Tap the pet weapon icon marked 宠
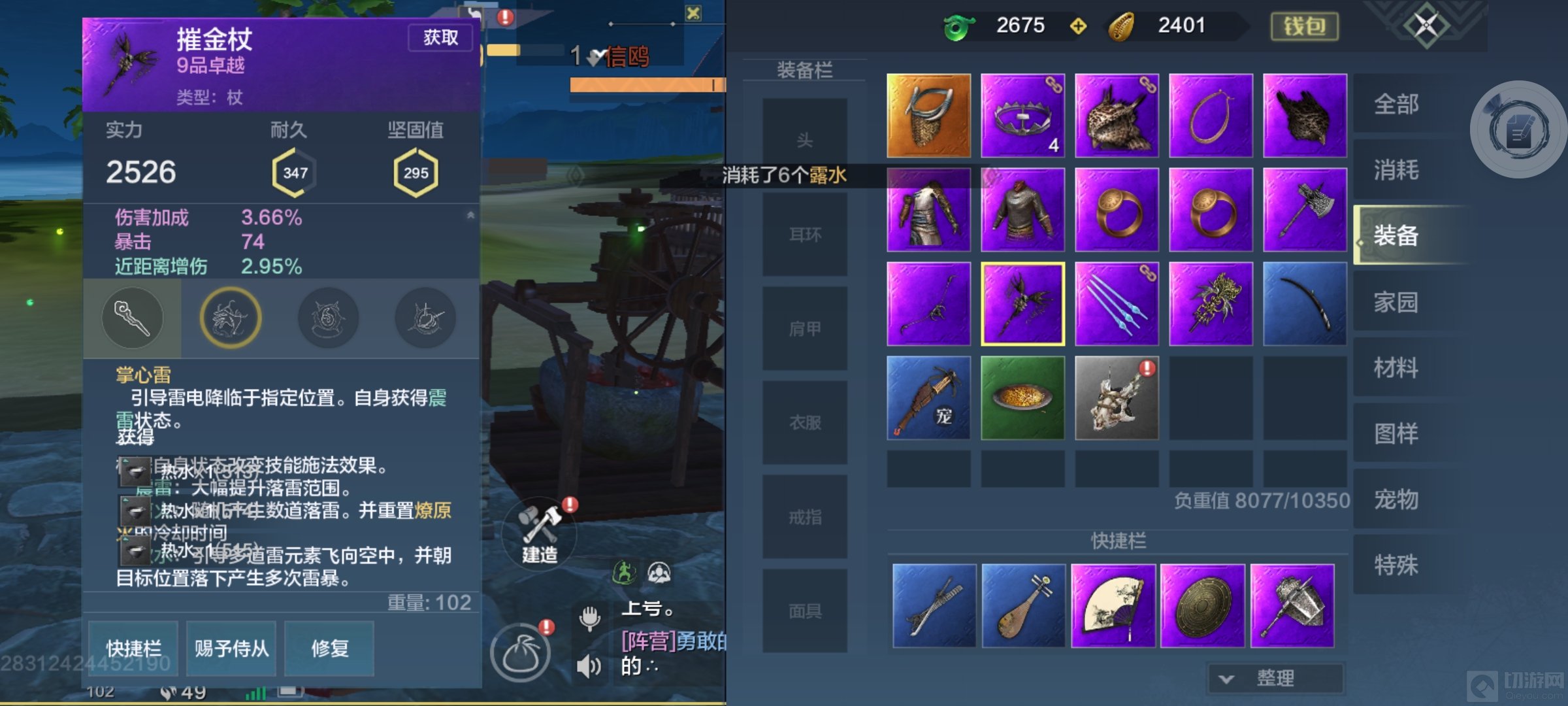 point(927,399)
